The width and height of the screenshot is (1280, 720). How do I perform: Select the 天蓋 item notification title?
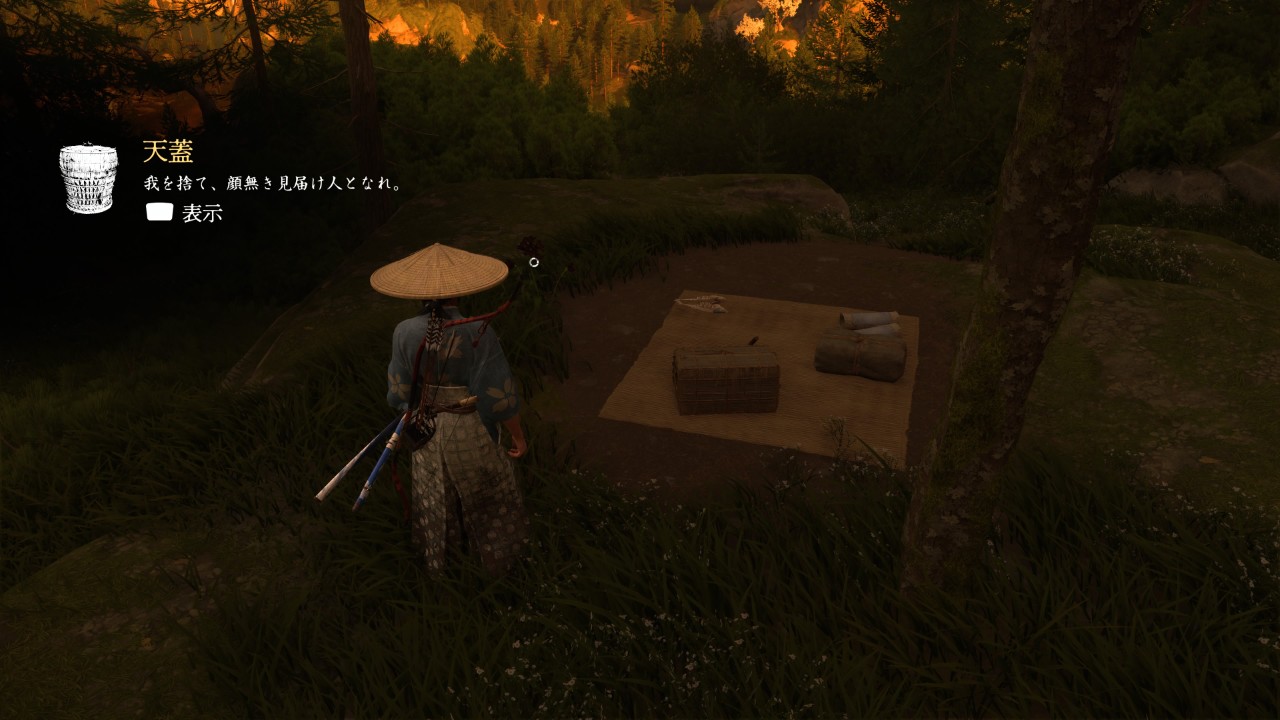click(x=168, y=152)
